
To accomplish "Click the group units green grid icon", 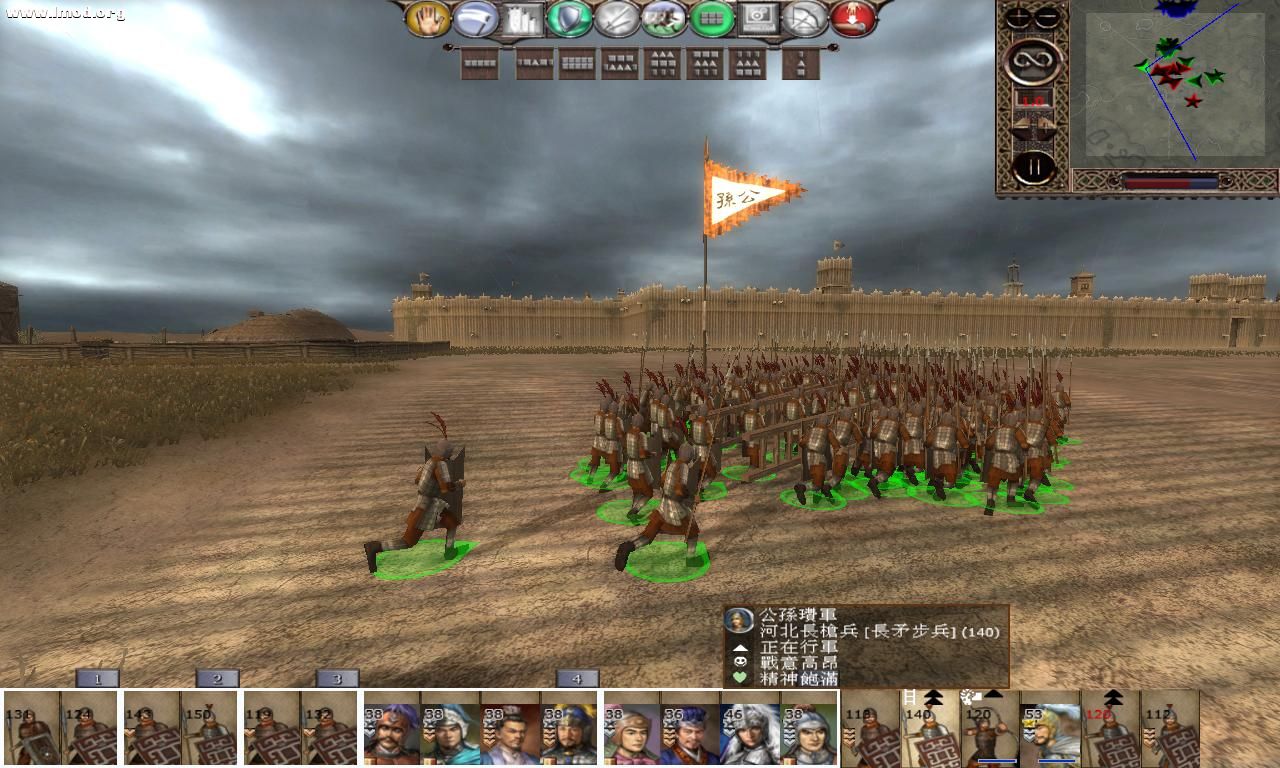I will tap(711, 18).
